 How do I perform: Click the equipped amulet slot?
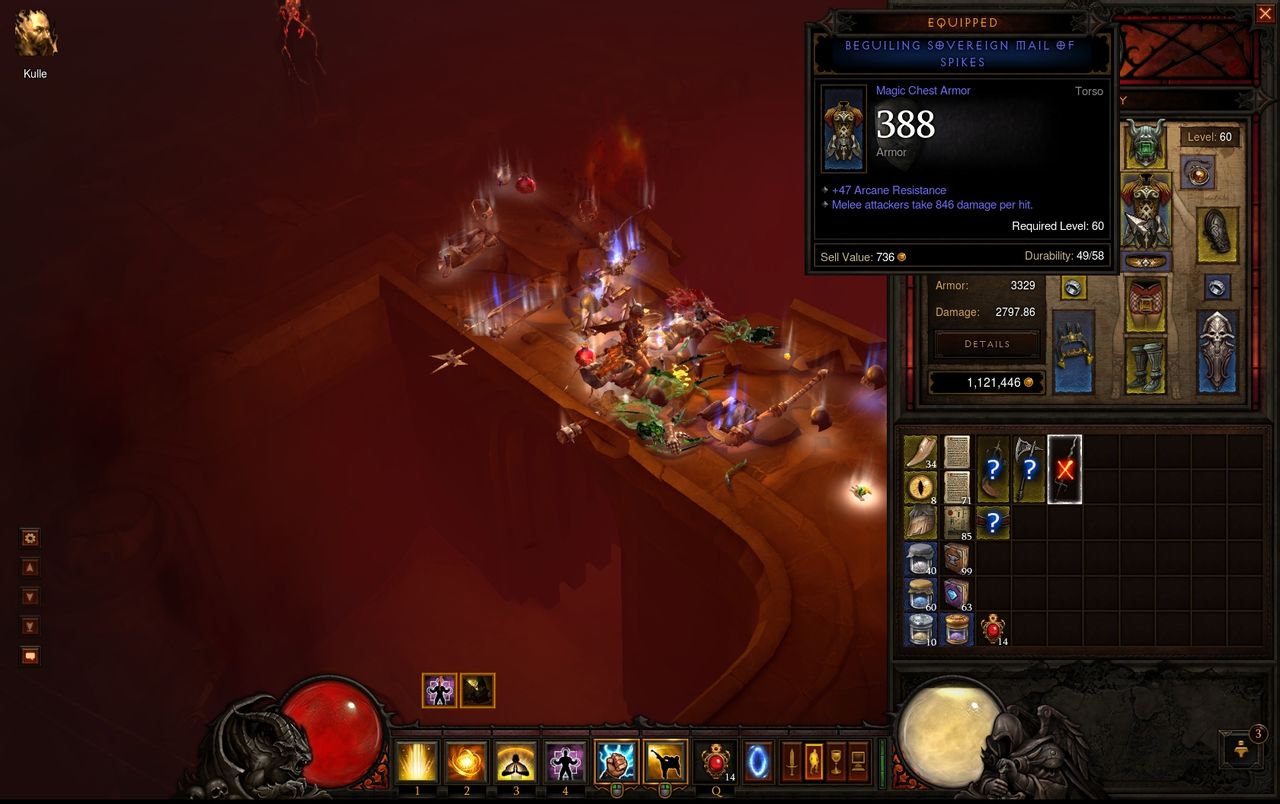pyautogui.click(x=1197, y=172)
